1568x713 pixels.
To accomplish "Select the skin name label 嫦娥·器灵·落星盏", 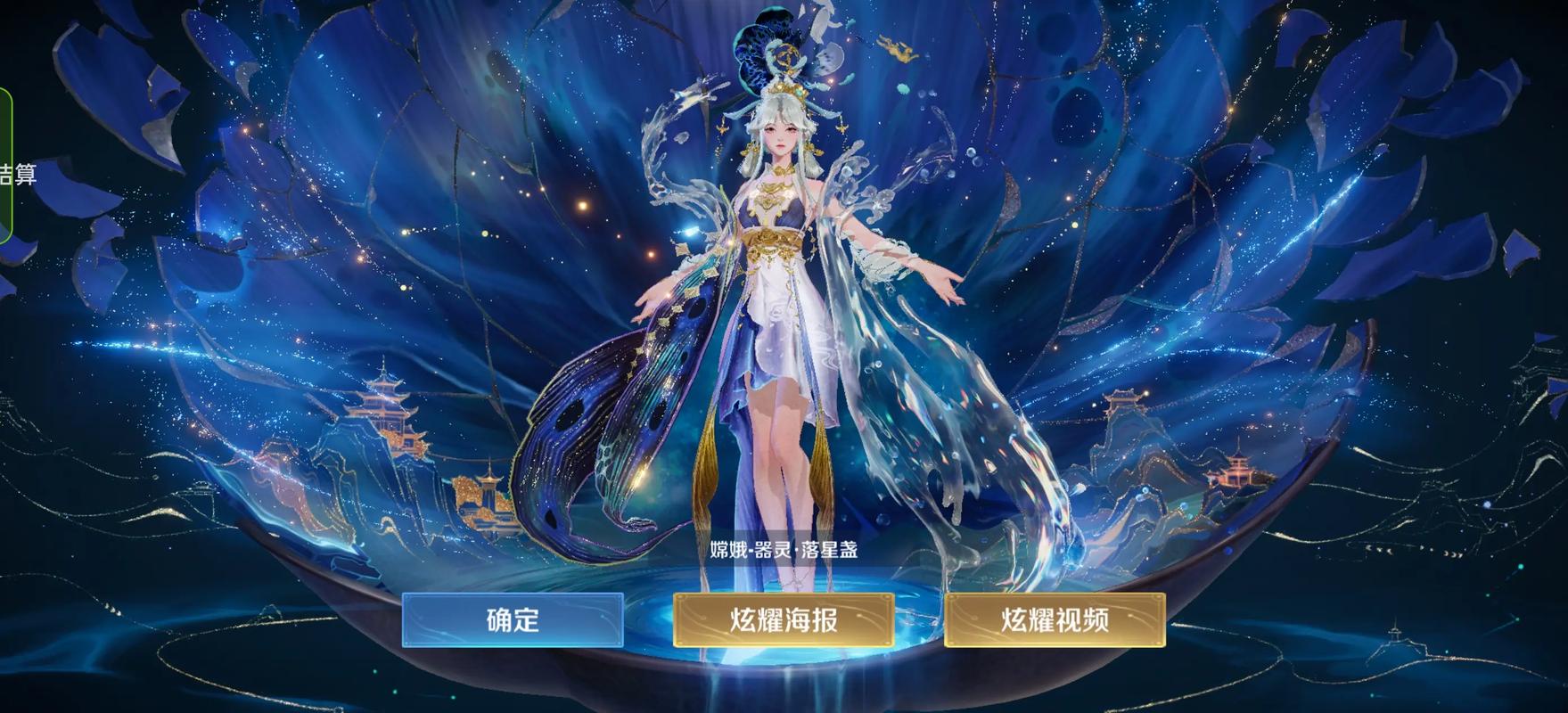I will point(783,551).
